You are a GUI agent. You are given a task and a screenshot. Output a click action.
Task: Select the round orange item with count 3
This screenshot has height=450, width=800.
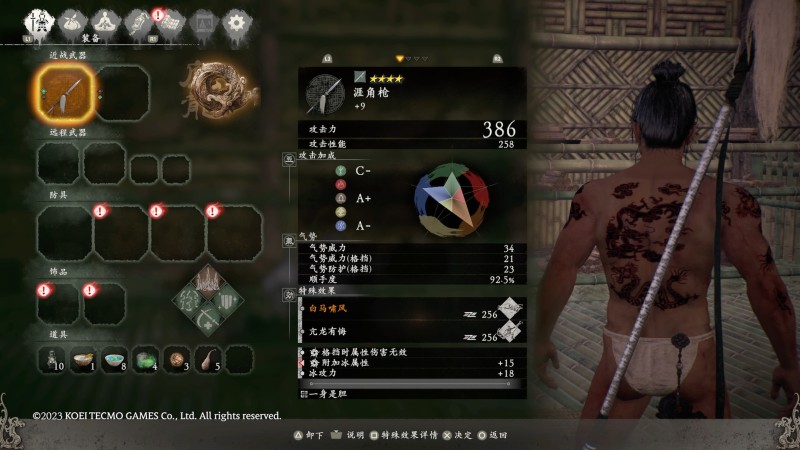point(177,359)
